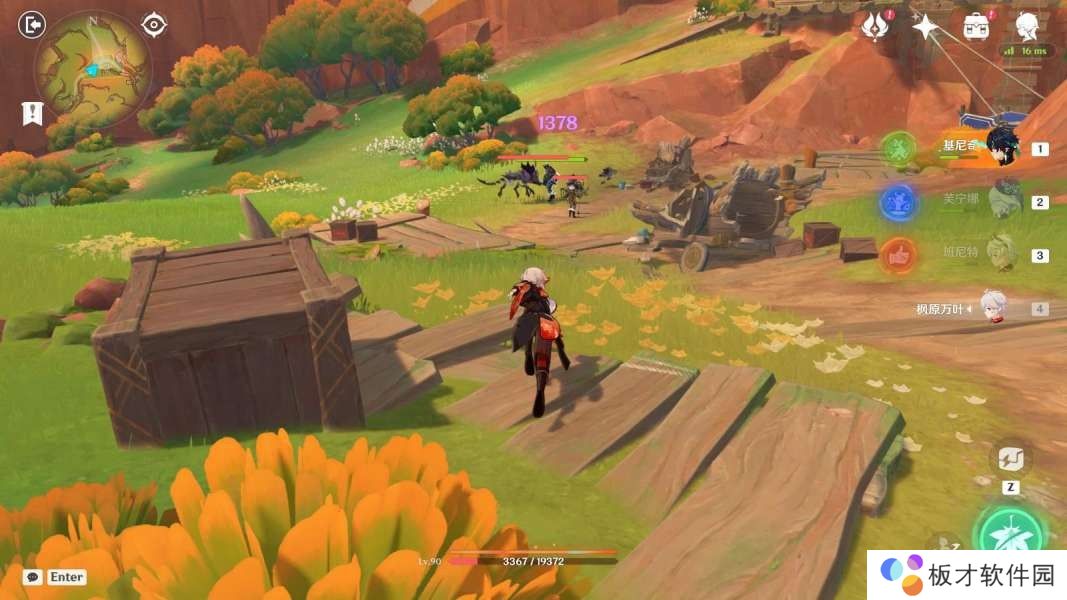The image size is (1067, 600).
Task: Open the backpack inventory icon
Action: tap(977, 26)
